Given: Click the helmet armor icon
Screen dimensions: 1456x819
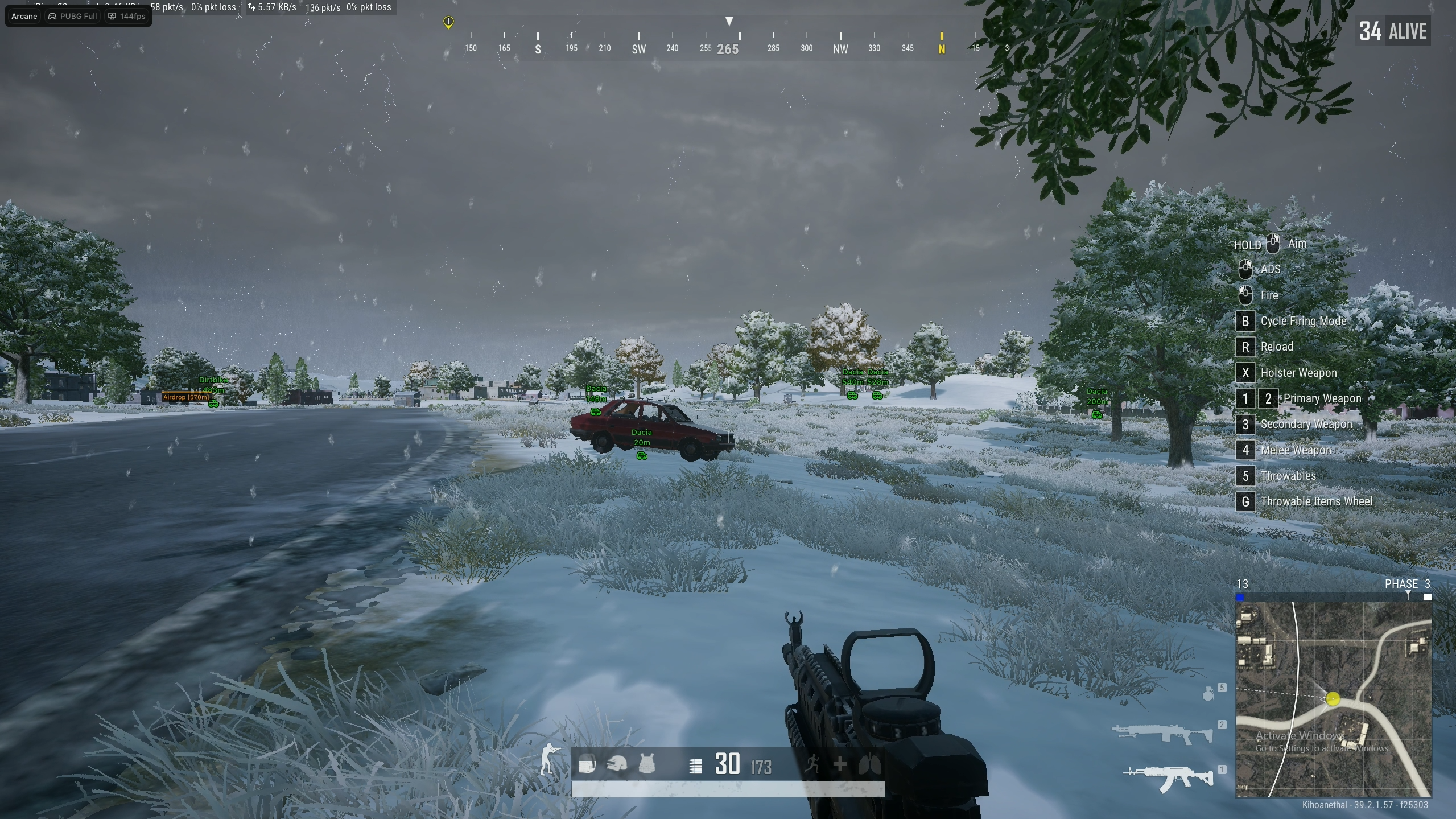Looking at the screenshot, I should click(x=617, y=764).
